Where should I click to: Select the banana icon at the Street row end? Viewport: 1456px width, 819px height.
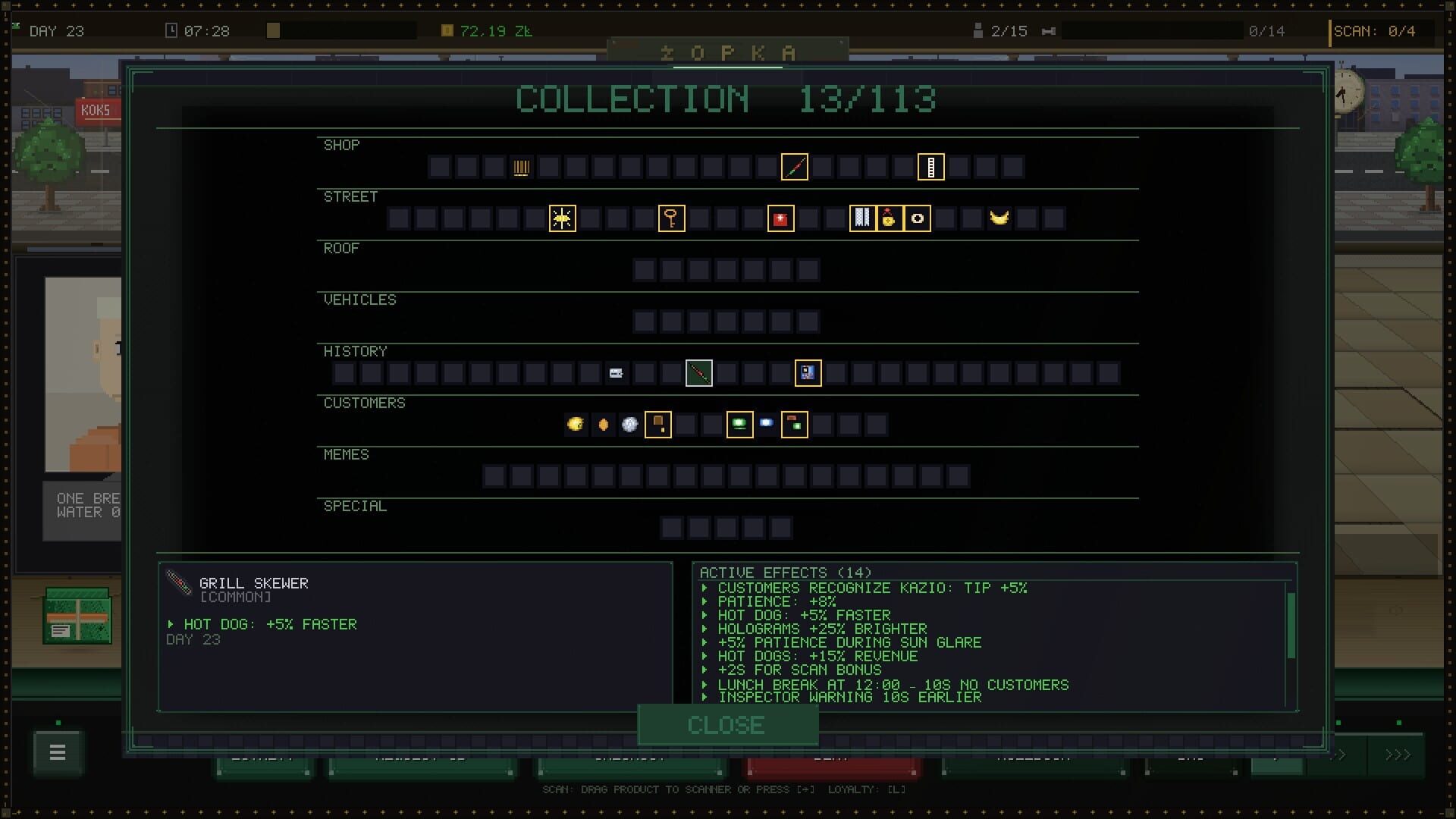pyautogui.click(x=999, y=218)
